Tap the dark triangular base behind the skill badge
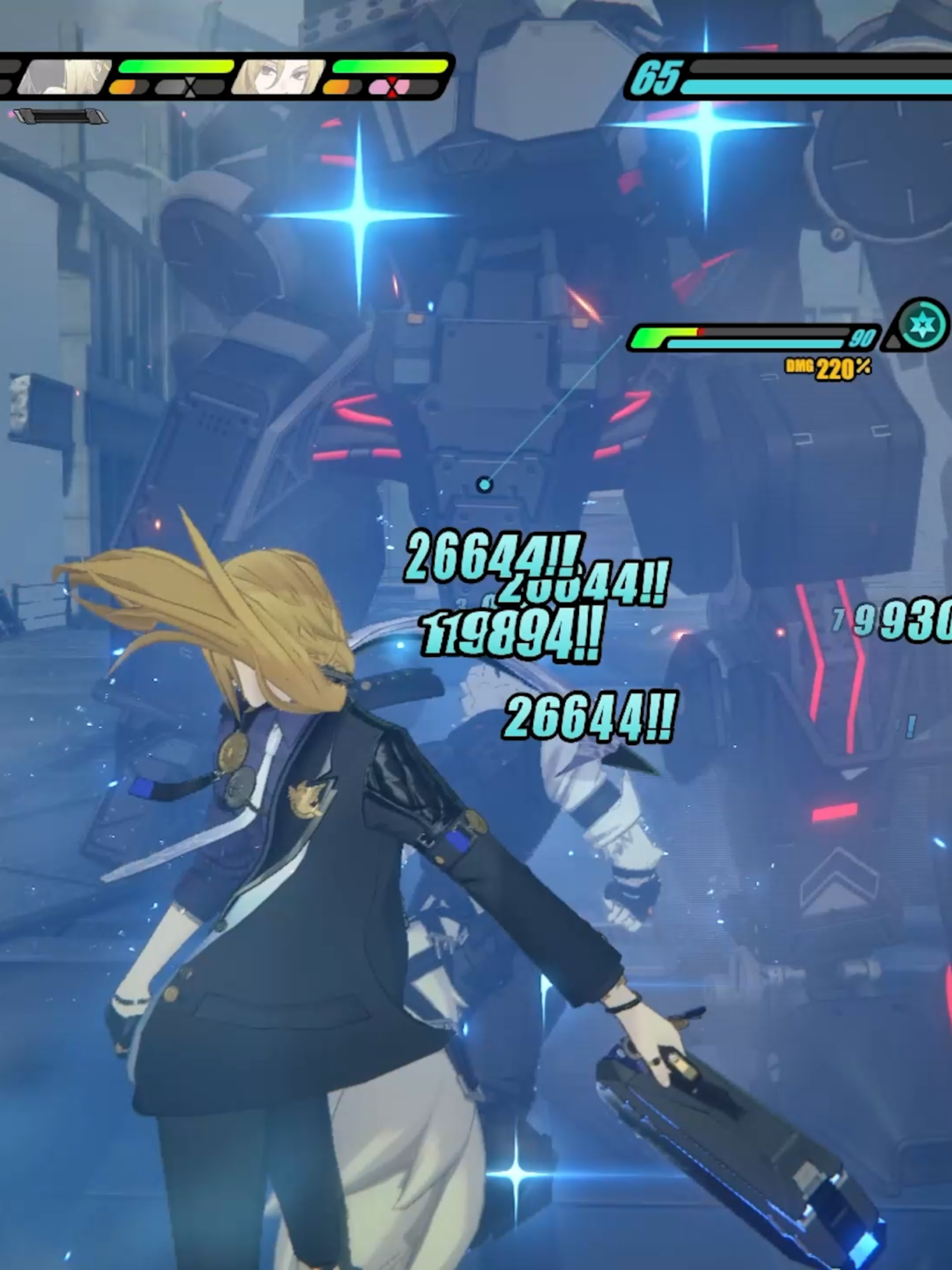 click(x=893, y=341)
